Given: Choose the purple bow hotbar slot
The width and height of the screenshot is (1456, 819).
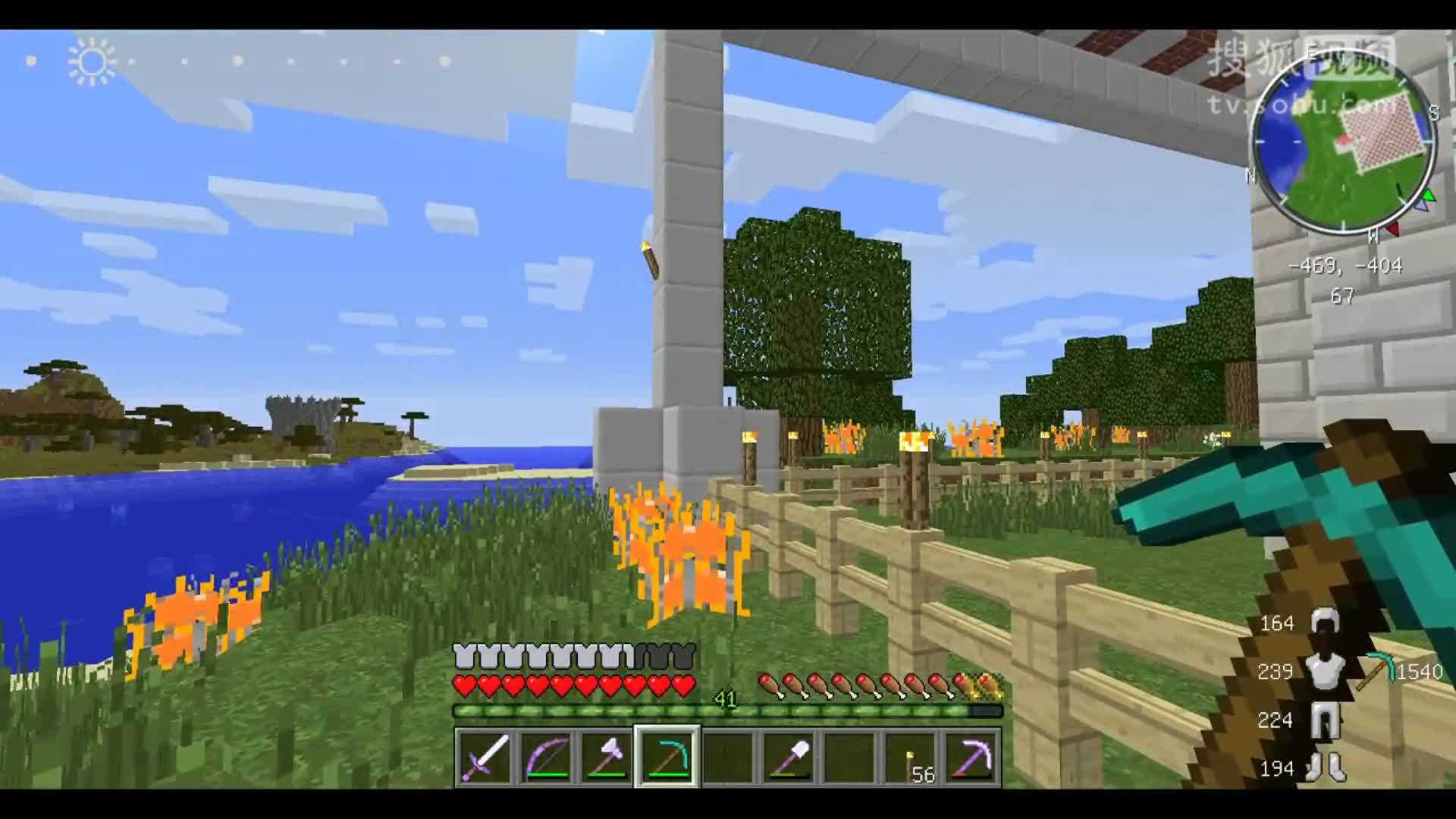Looking at the screenshot, I should 545,757.
